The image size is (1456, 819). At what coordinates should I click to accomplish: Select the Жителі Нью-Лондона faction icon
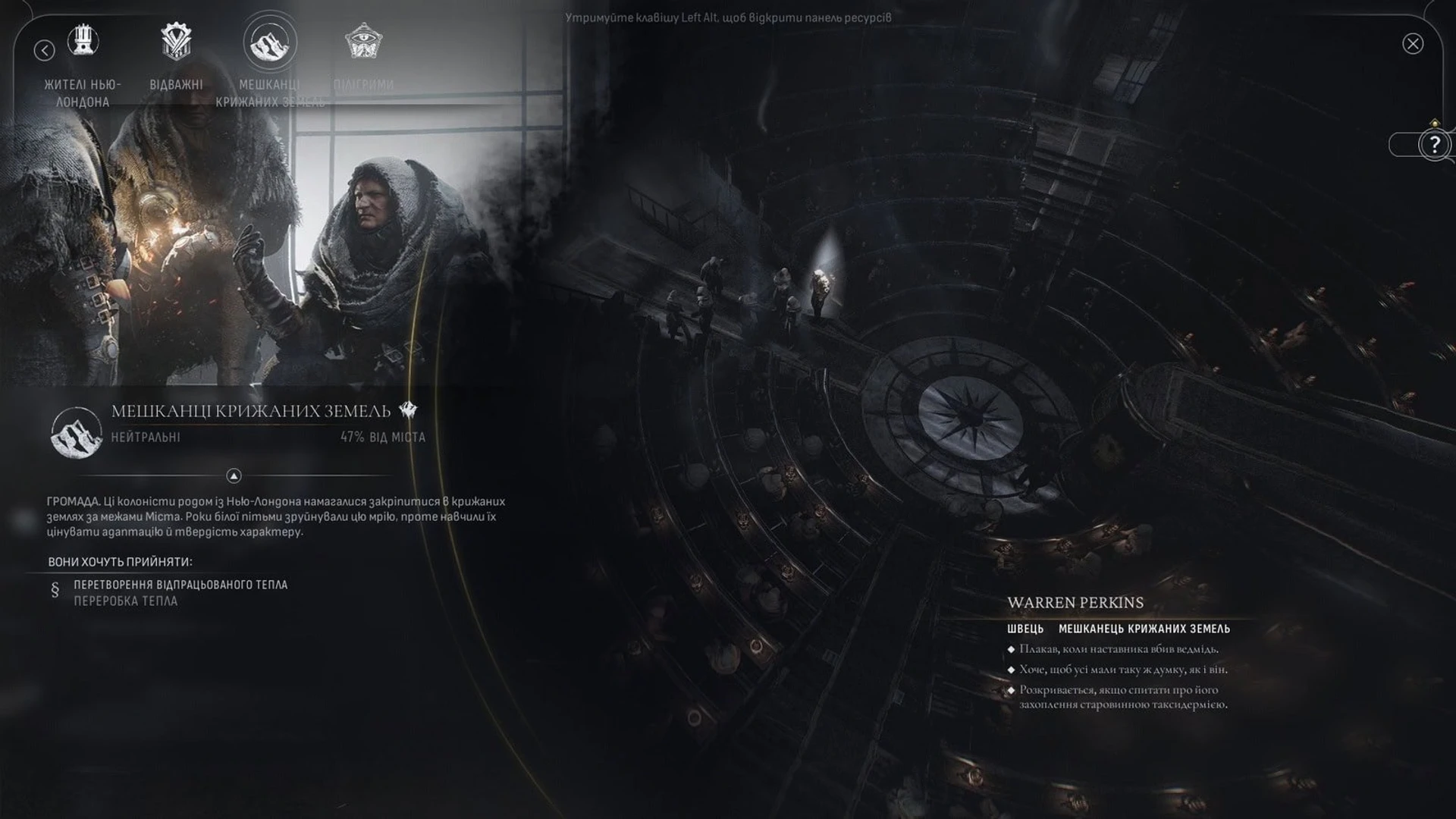pyautogui.click(x=83, y=42)
